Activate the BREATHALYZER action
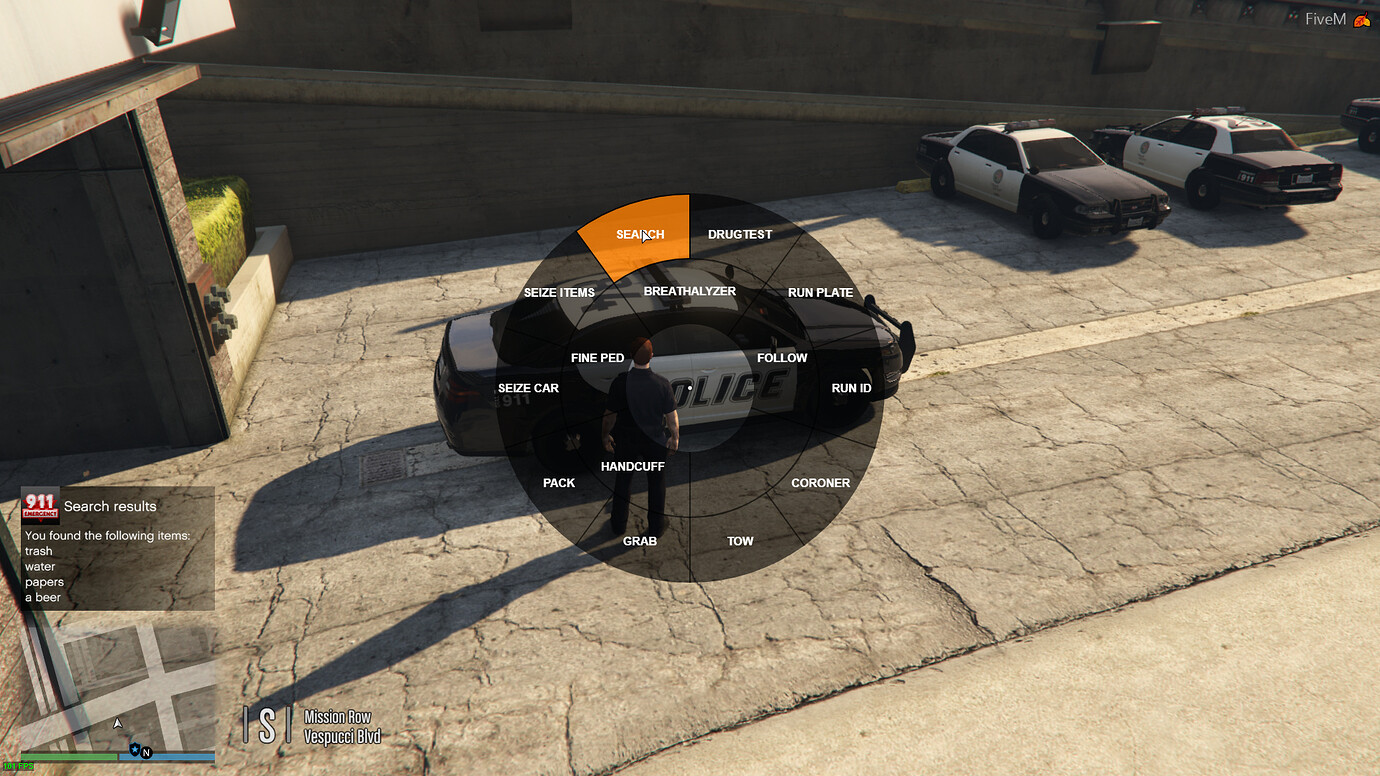The image size is (1380, 776). pos(689,291)
